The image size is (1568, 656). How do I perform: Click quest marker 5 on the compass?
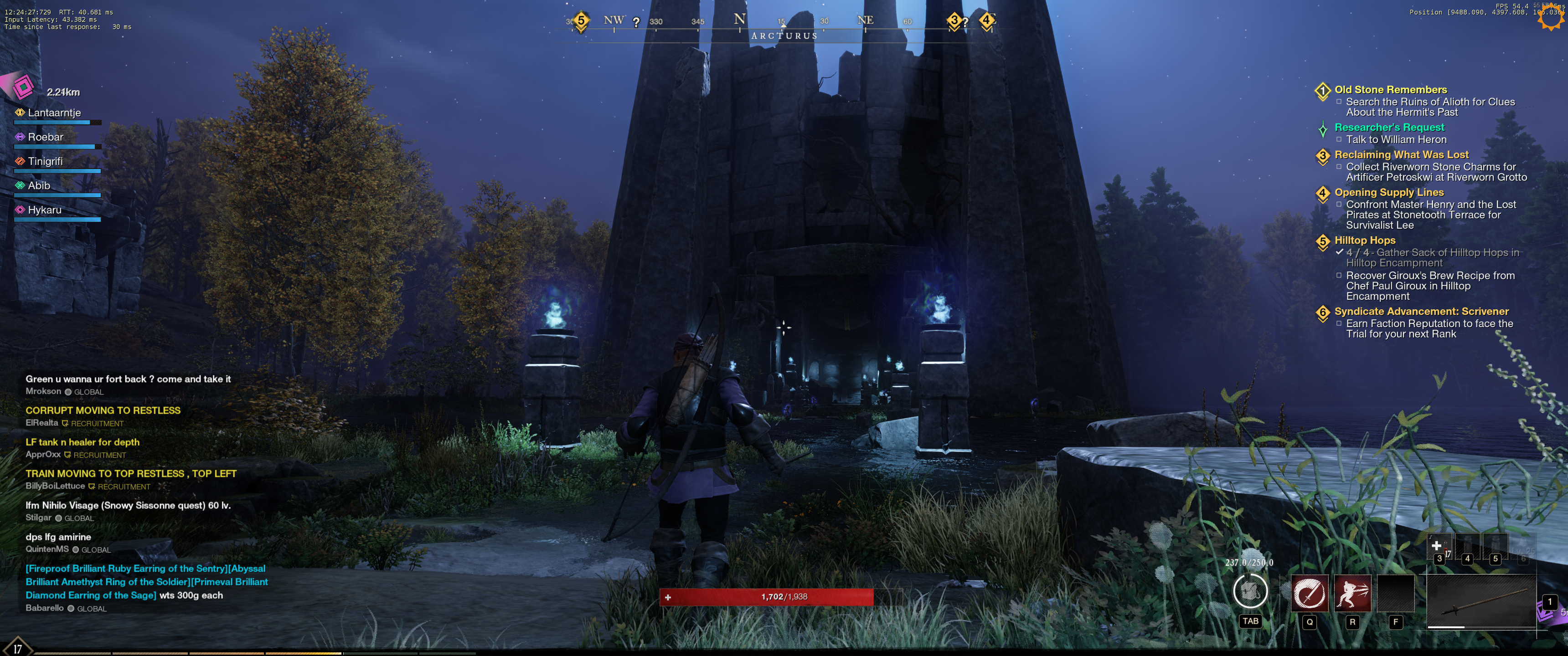[x=581, y=20]
